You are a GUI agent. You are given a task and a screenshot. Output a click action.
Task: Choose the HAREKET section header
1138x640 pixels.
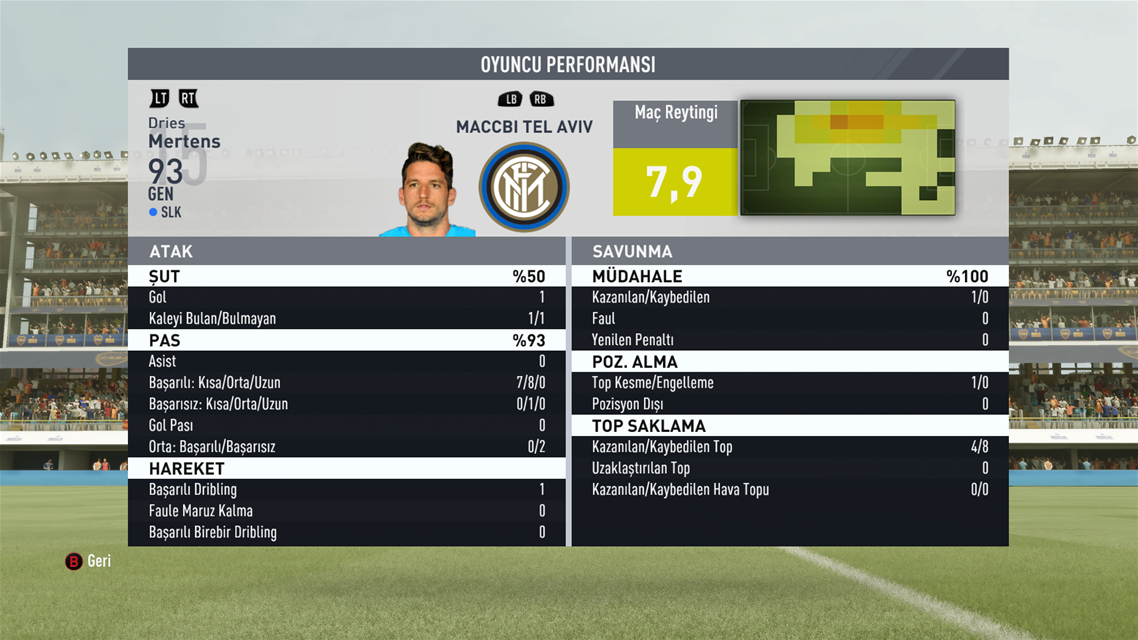(346, 468)
